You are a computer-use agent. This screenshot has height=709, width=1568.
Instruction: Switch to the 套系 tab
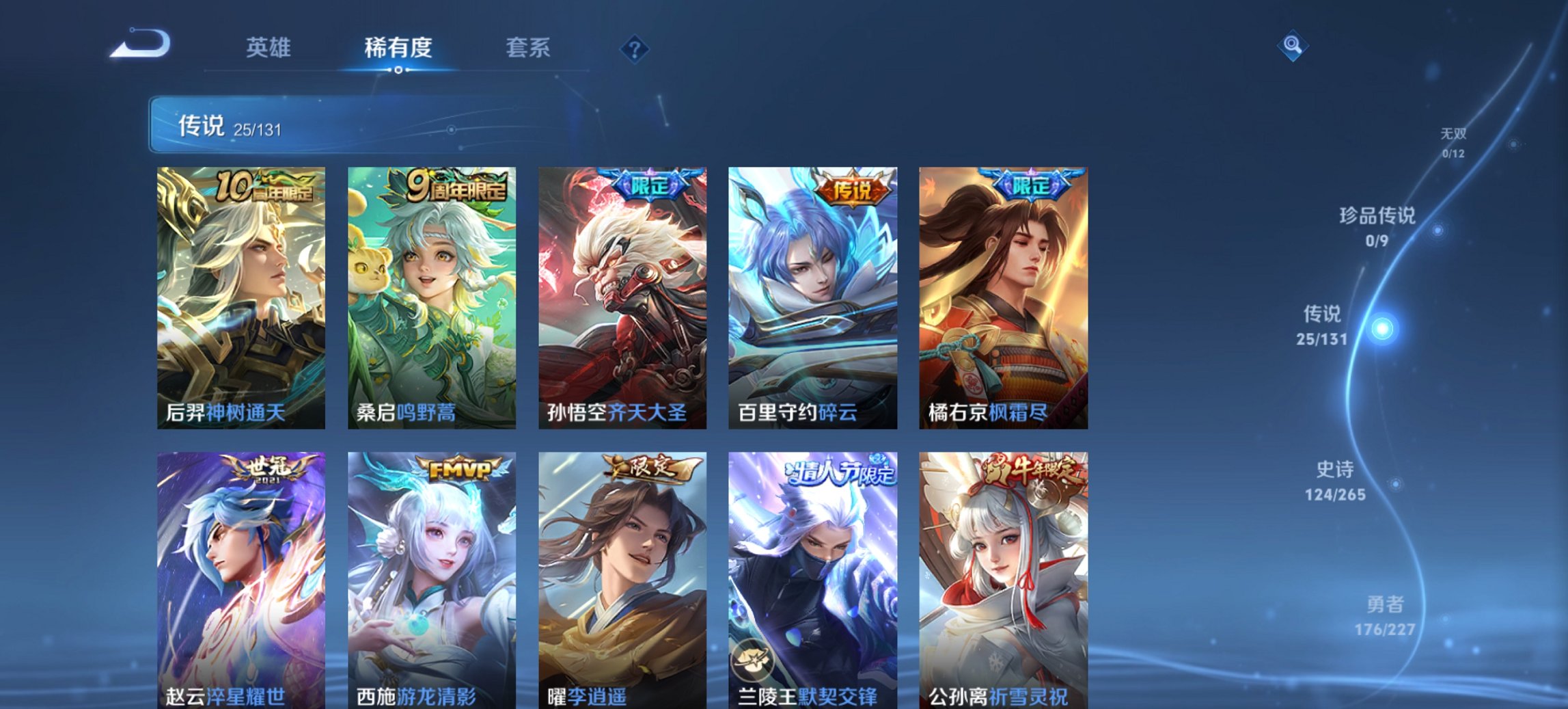tap(528, 47)
